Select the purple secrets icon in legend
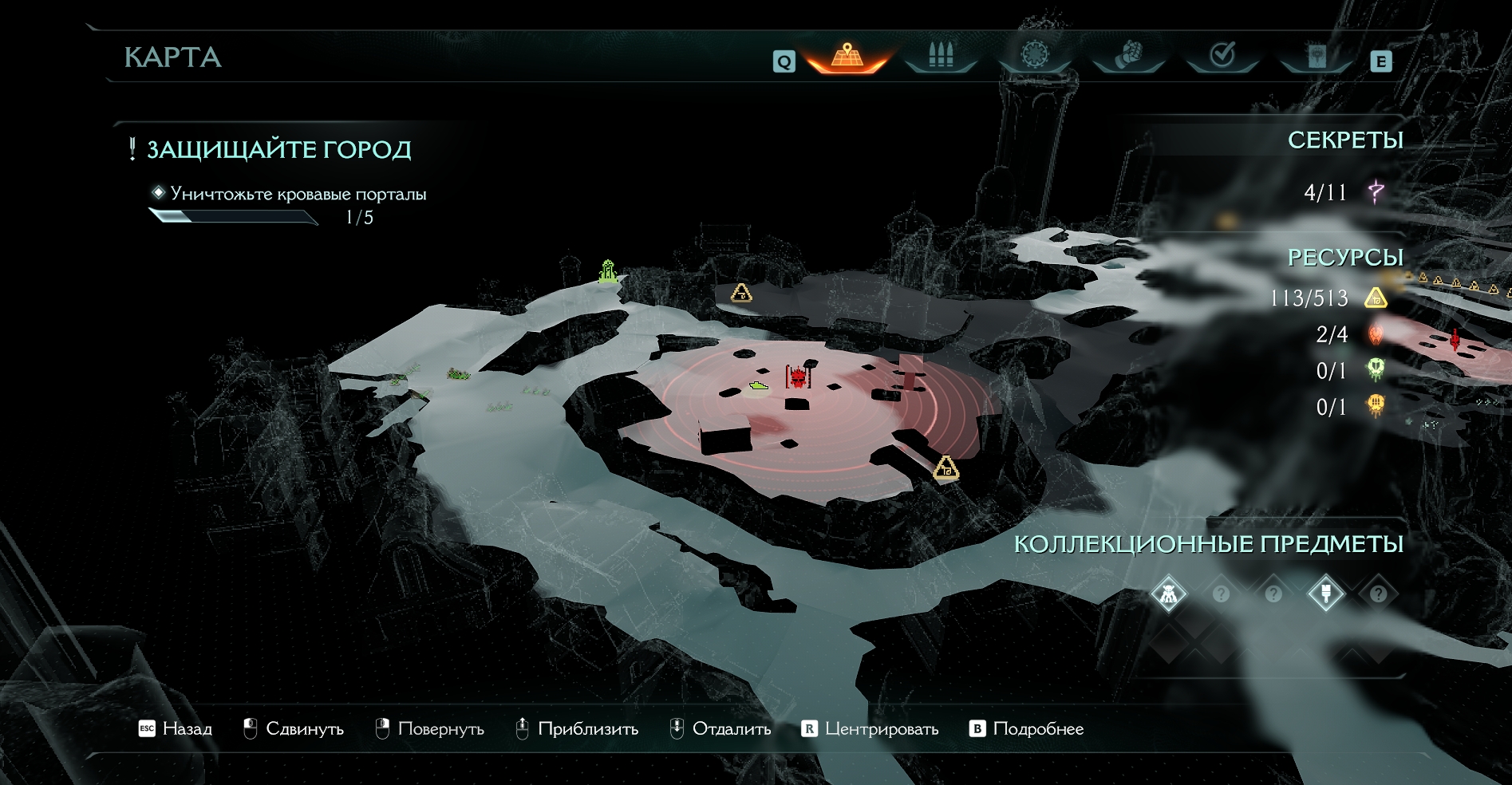The image size is (1512, 785). pyautogui.click(x=1376, y=191)
